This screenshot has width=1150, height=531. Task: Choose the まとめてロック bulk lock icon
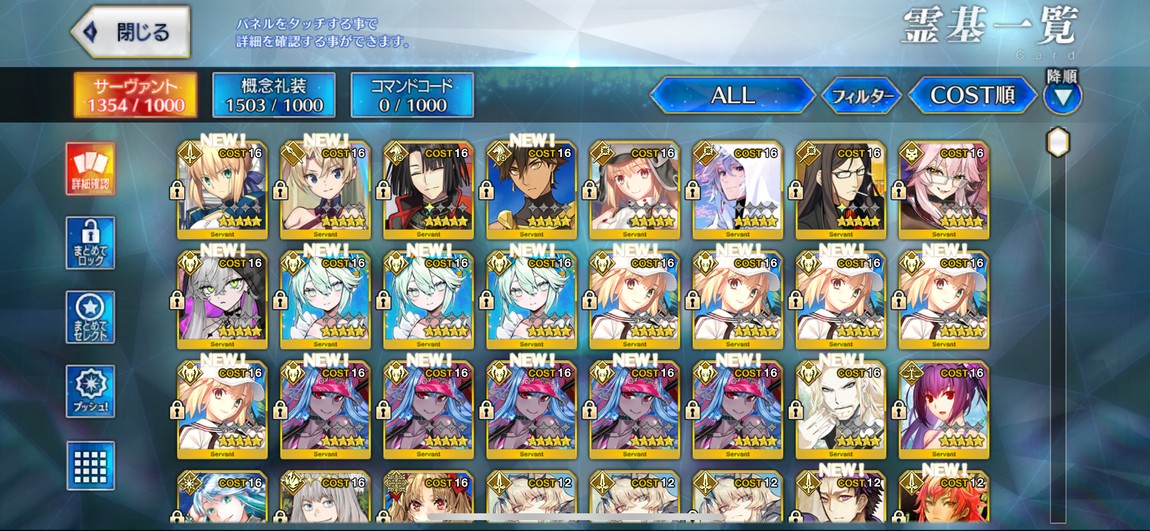[91, 243]
